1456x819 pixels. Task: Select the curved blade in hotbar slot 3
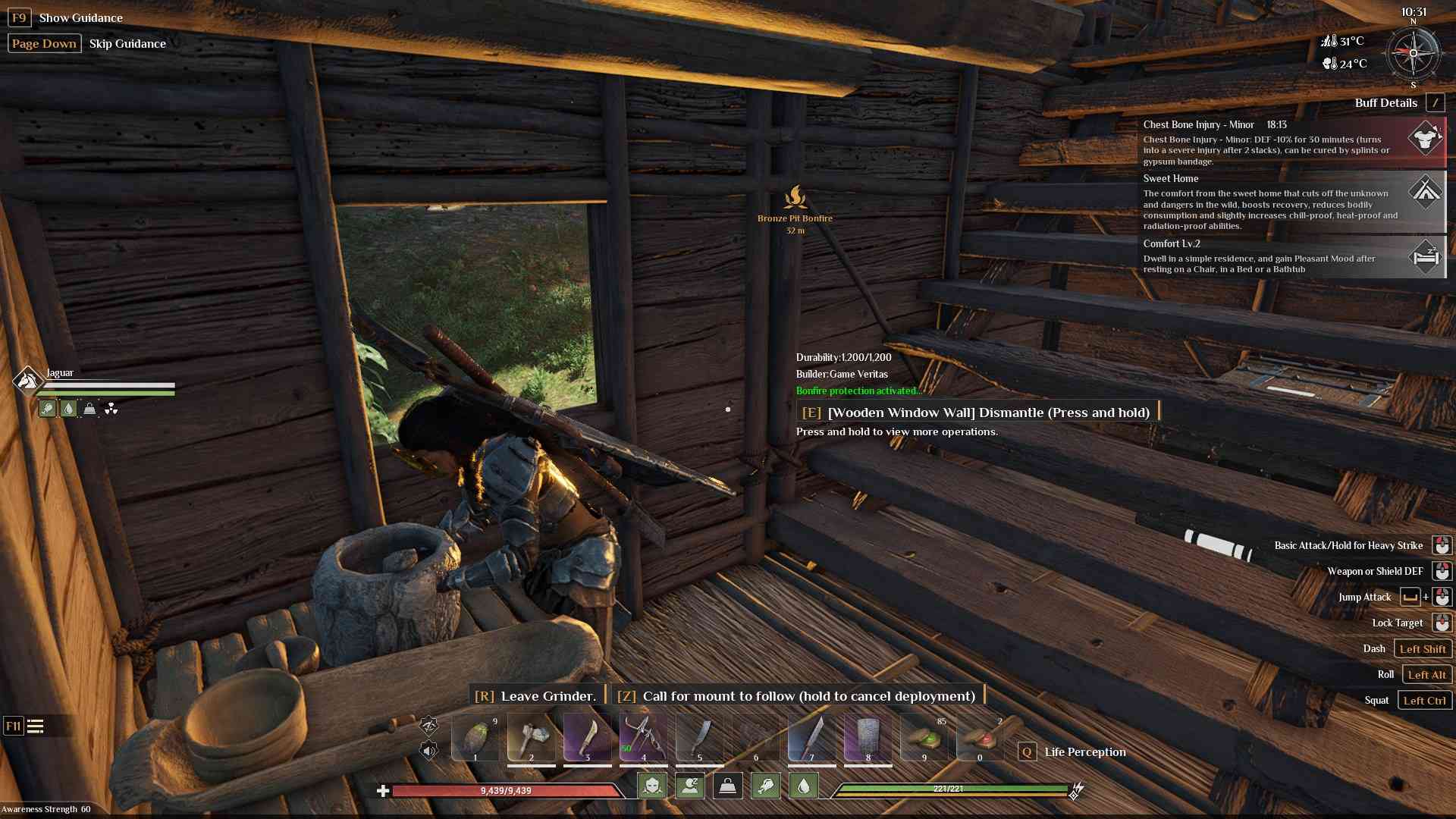coord(588,737)
